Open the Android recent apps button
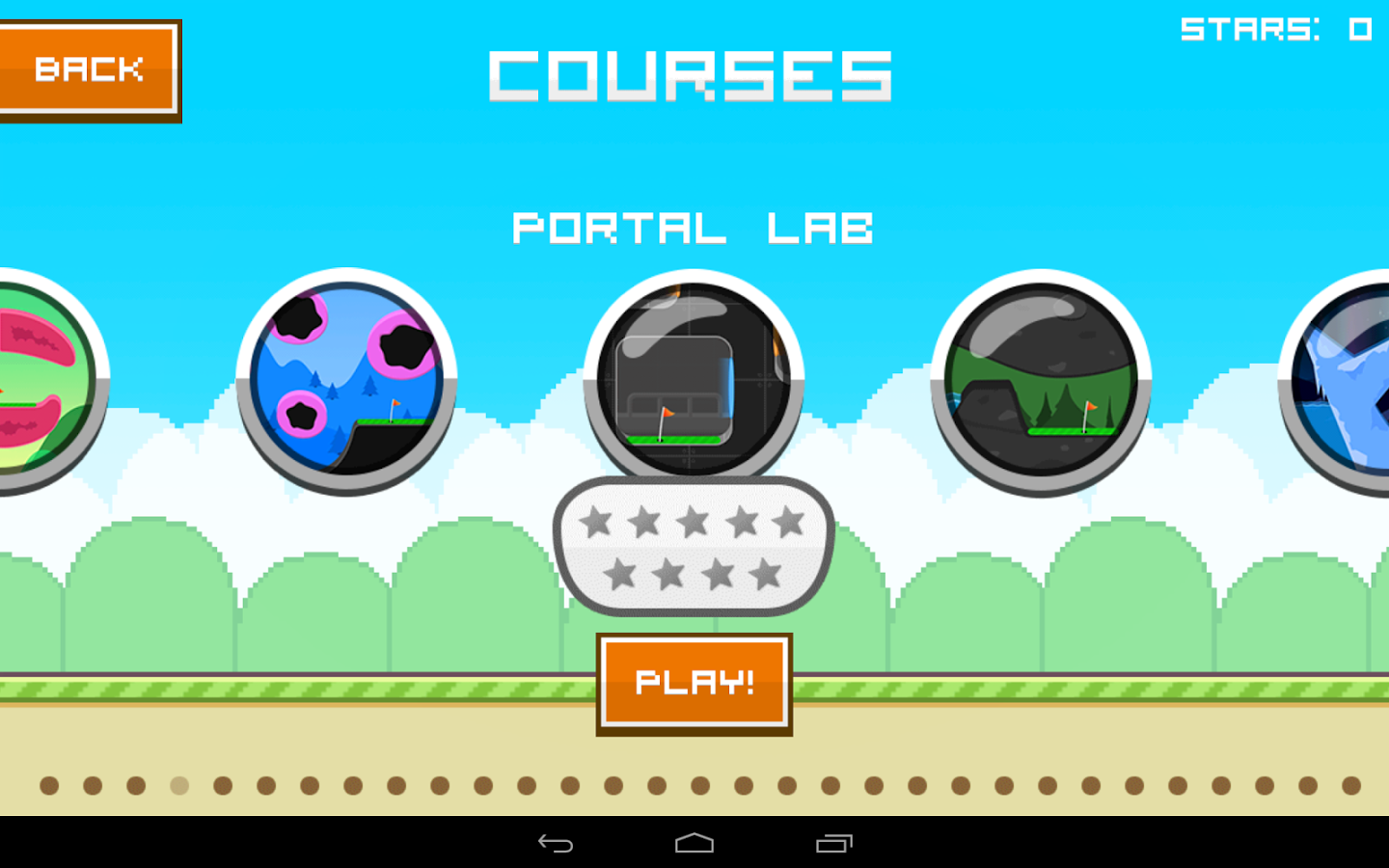This screenshot has height=868, width=1389. point(835,844)
